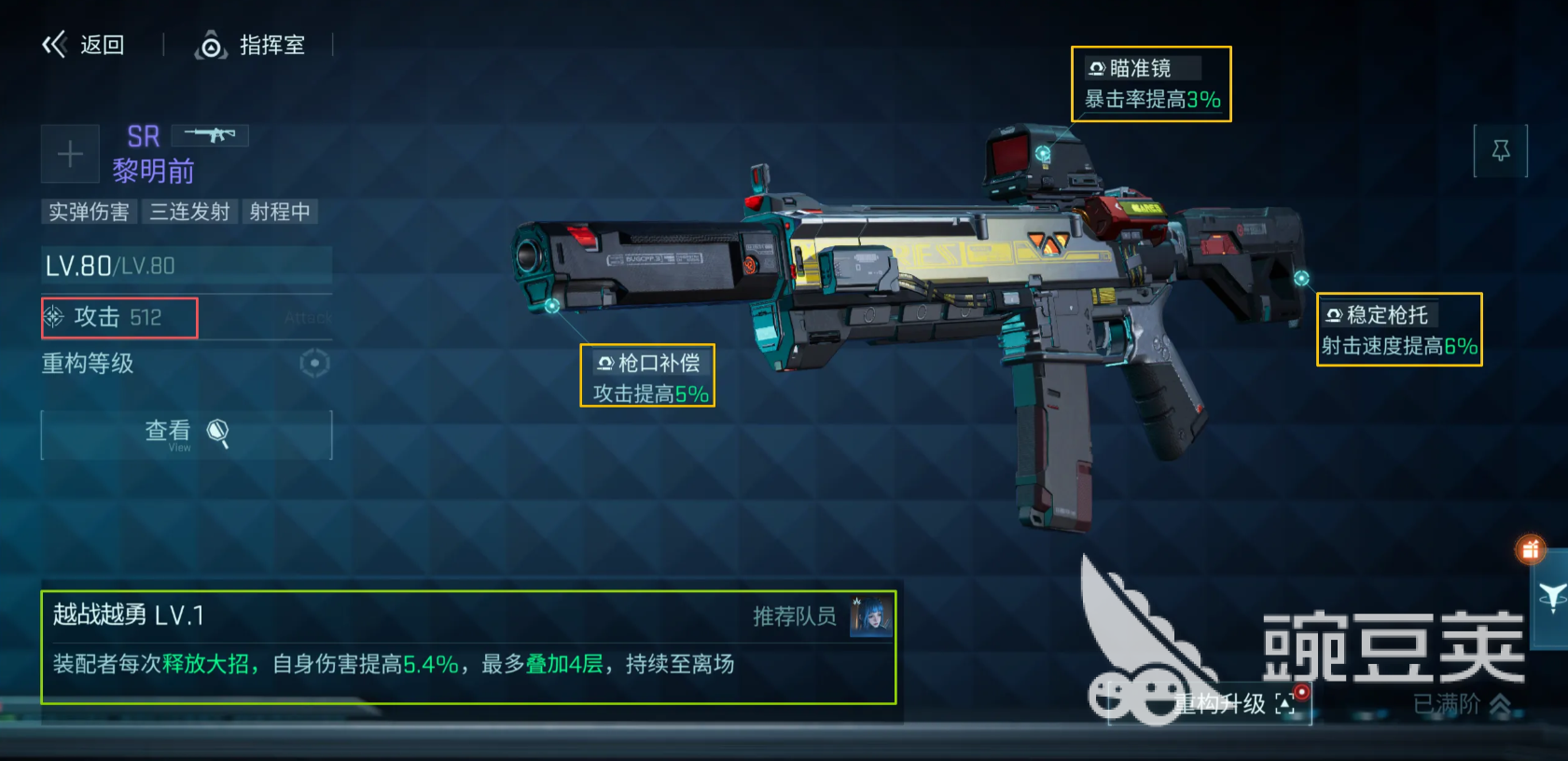Toggle the pin icon at top right

pos(1502,150)
